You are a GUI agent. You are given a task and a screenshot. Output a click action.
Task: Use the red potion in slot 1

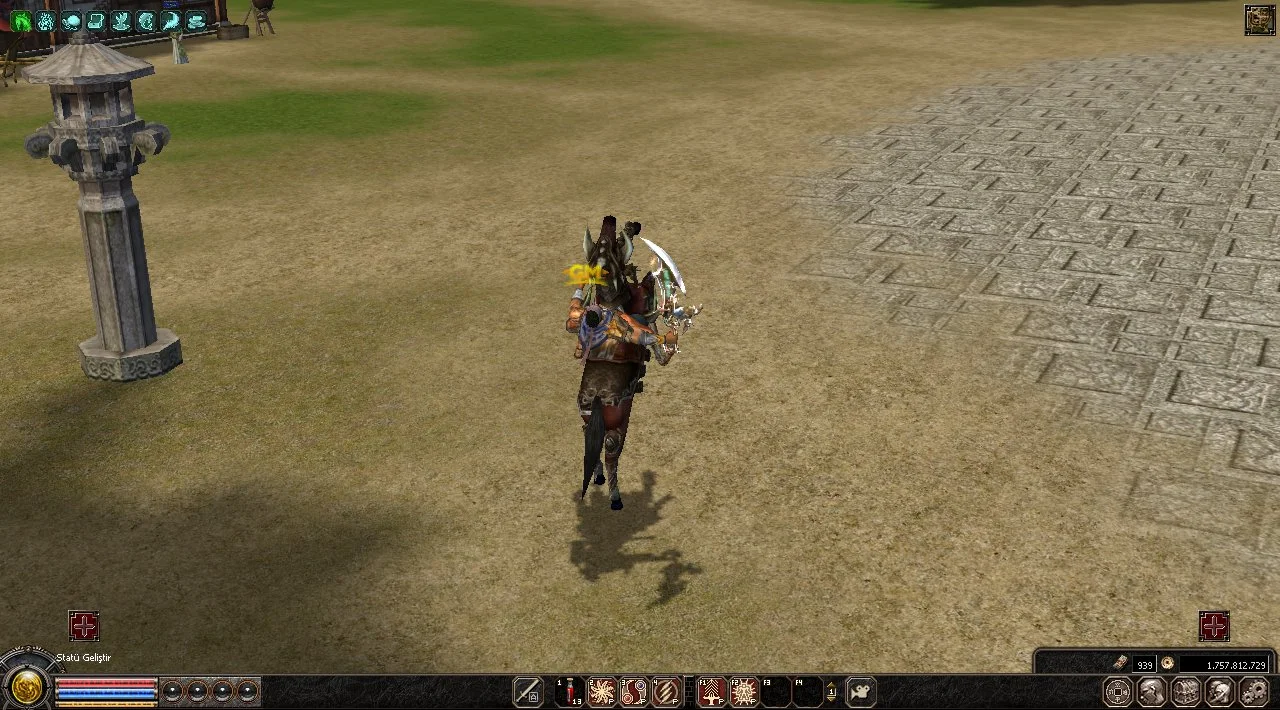point(570,691)
